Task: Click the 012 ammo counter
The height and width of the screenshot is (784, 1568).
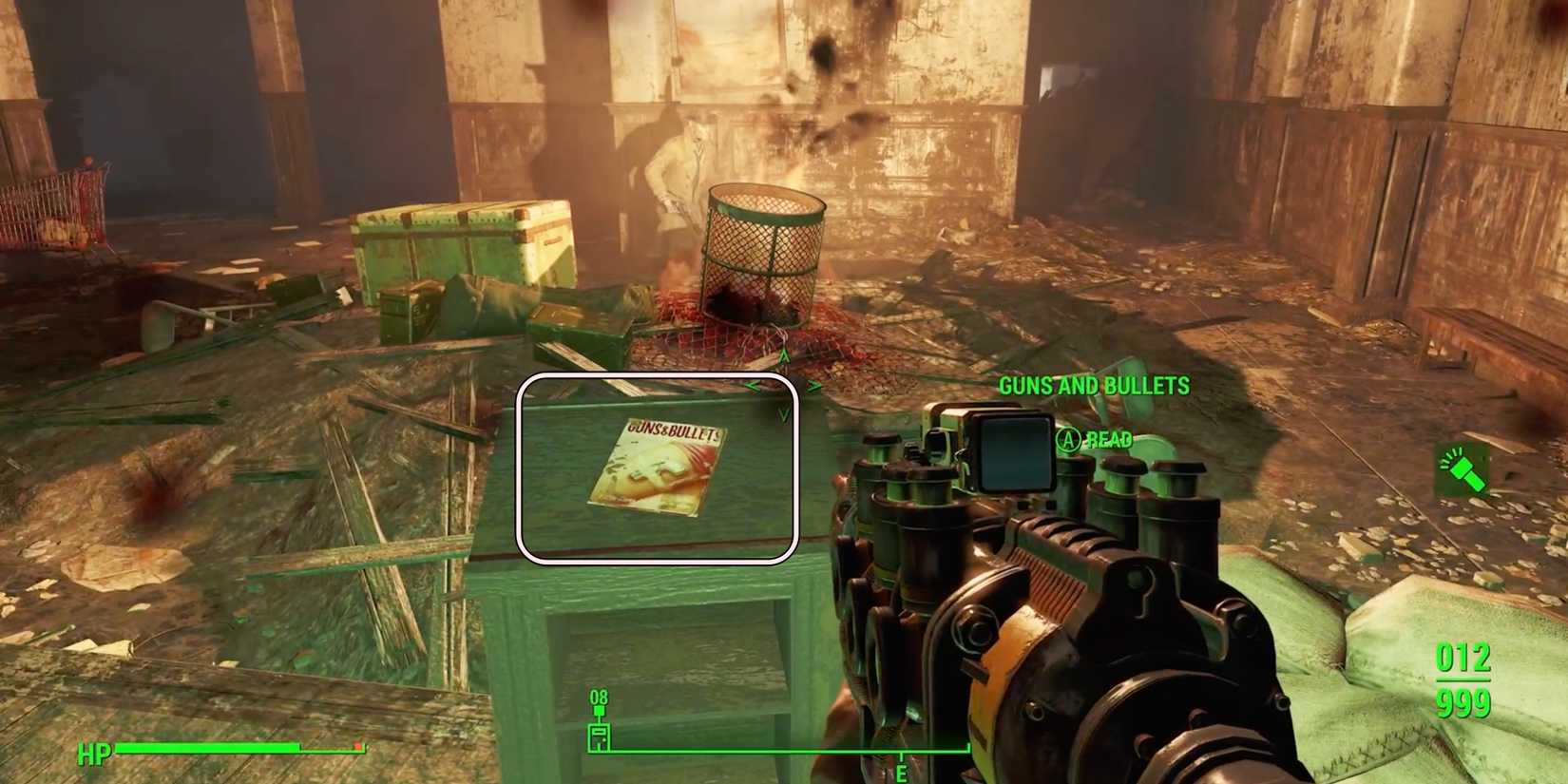Action: tap(1463, 656)
